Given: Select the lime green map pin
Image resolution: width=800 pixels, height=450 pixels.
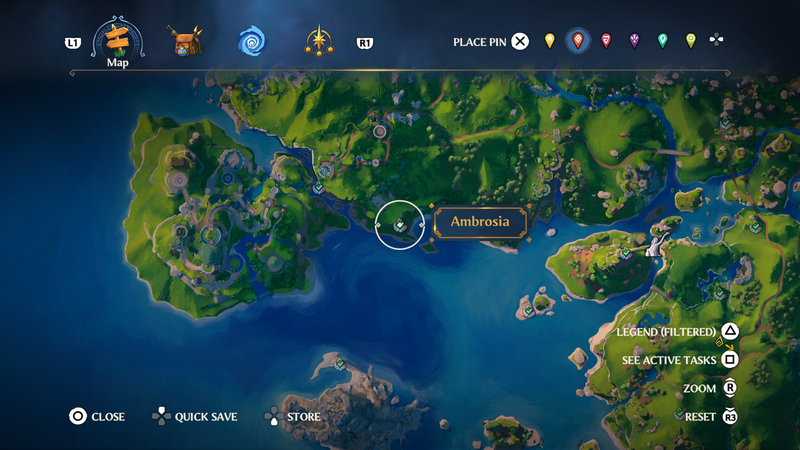Looking at the screenshot, I should click(690, 41).
